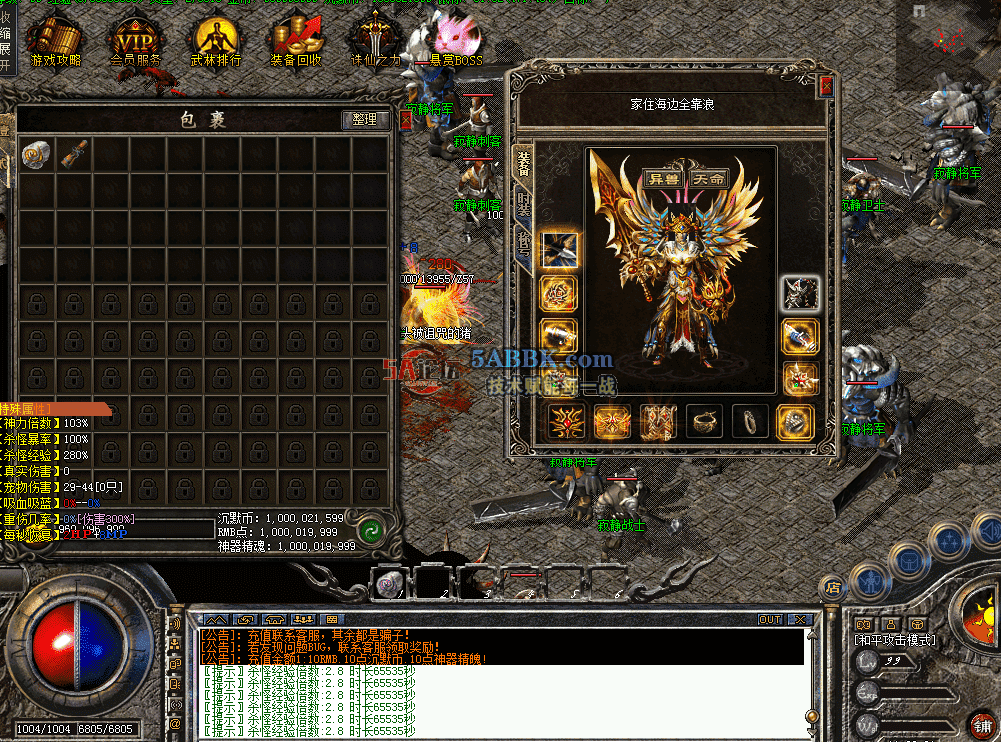Screen dimensions: 1001x742
Task: Select the helmet equipment slot
Action: (x=800, y=293)
